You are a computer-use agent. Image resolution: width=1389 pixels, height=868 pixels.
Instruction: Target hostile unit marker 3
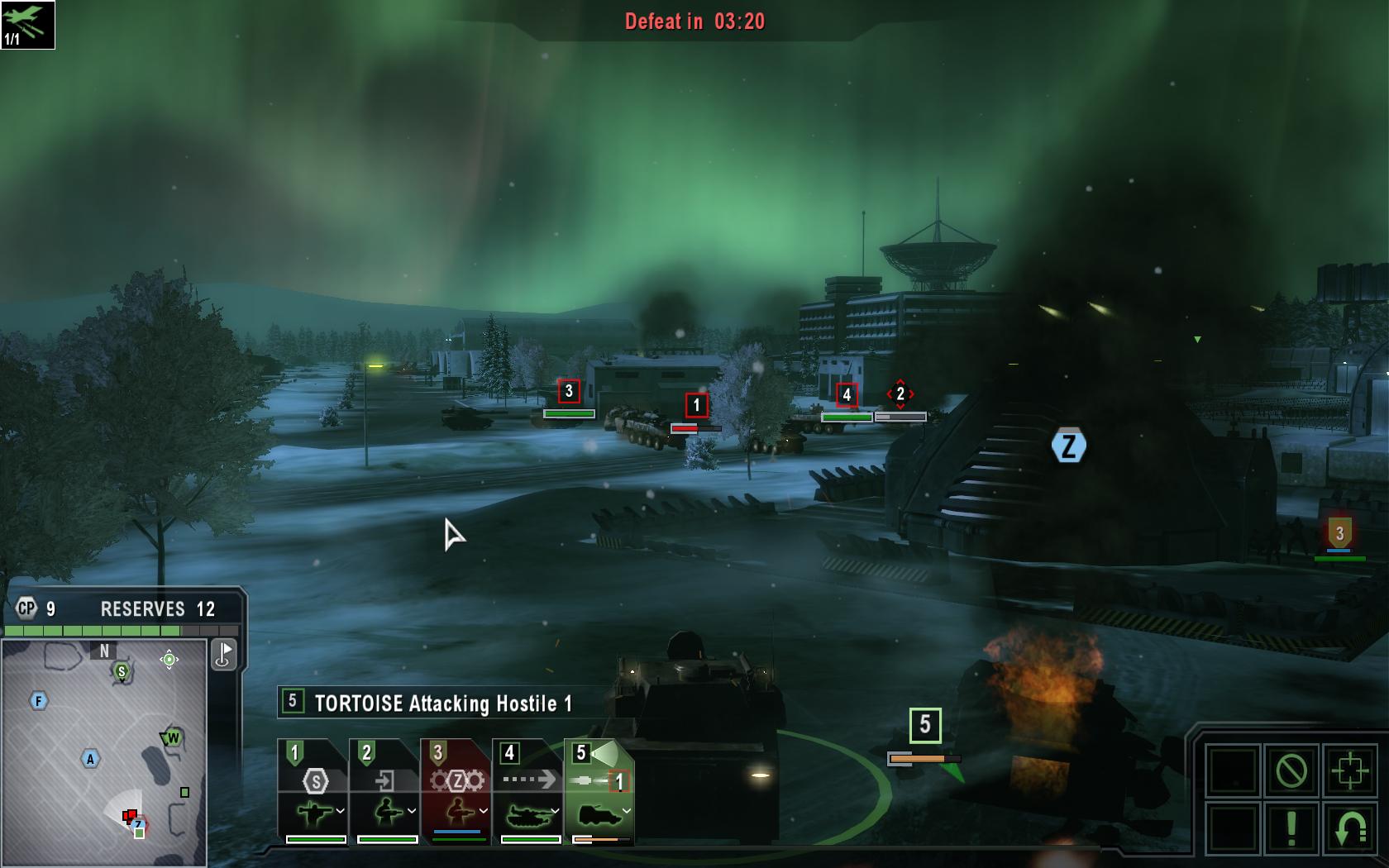(x=569, y=391)
